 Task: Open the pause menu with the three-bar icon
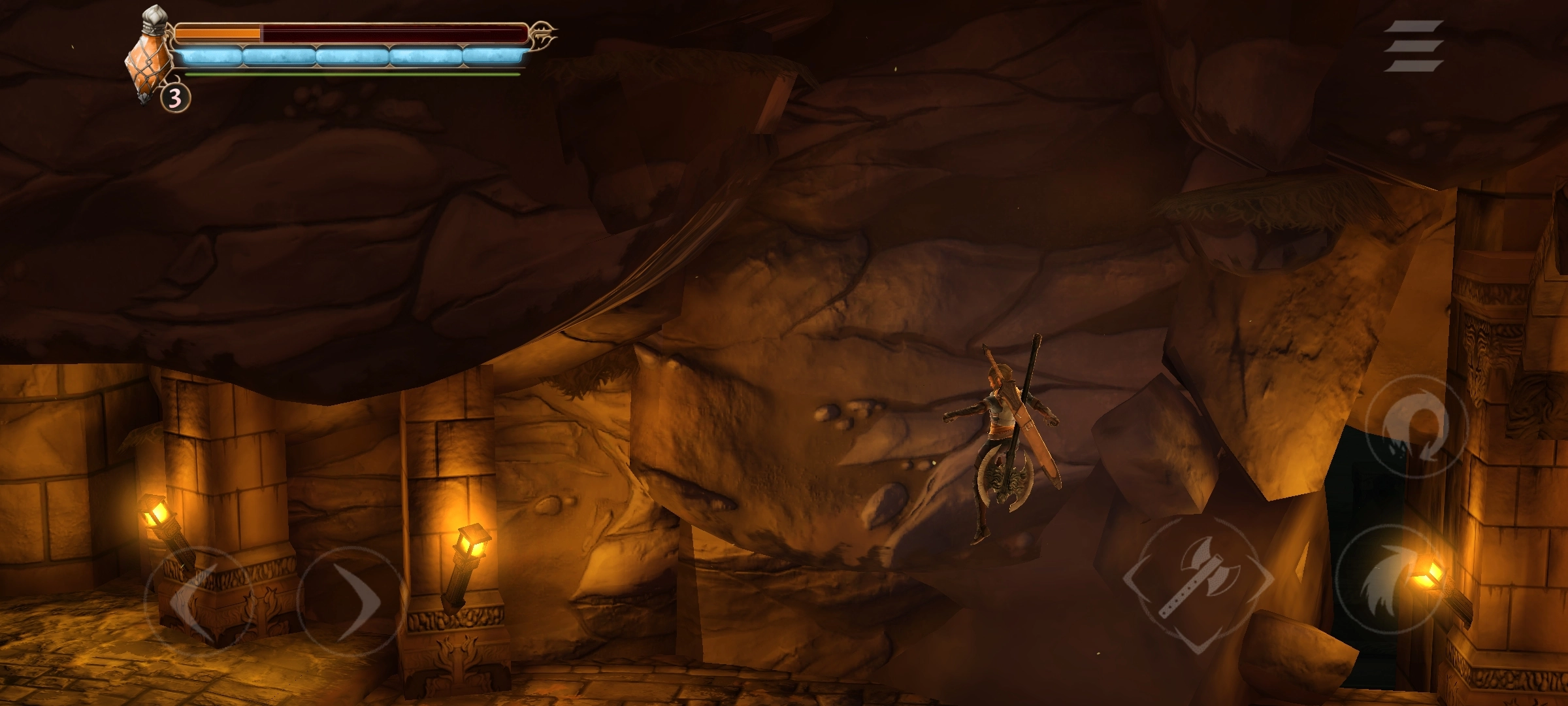[1413, 46]
